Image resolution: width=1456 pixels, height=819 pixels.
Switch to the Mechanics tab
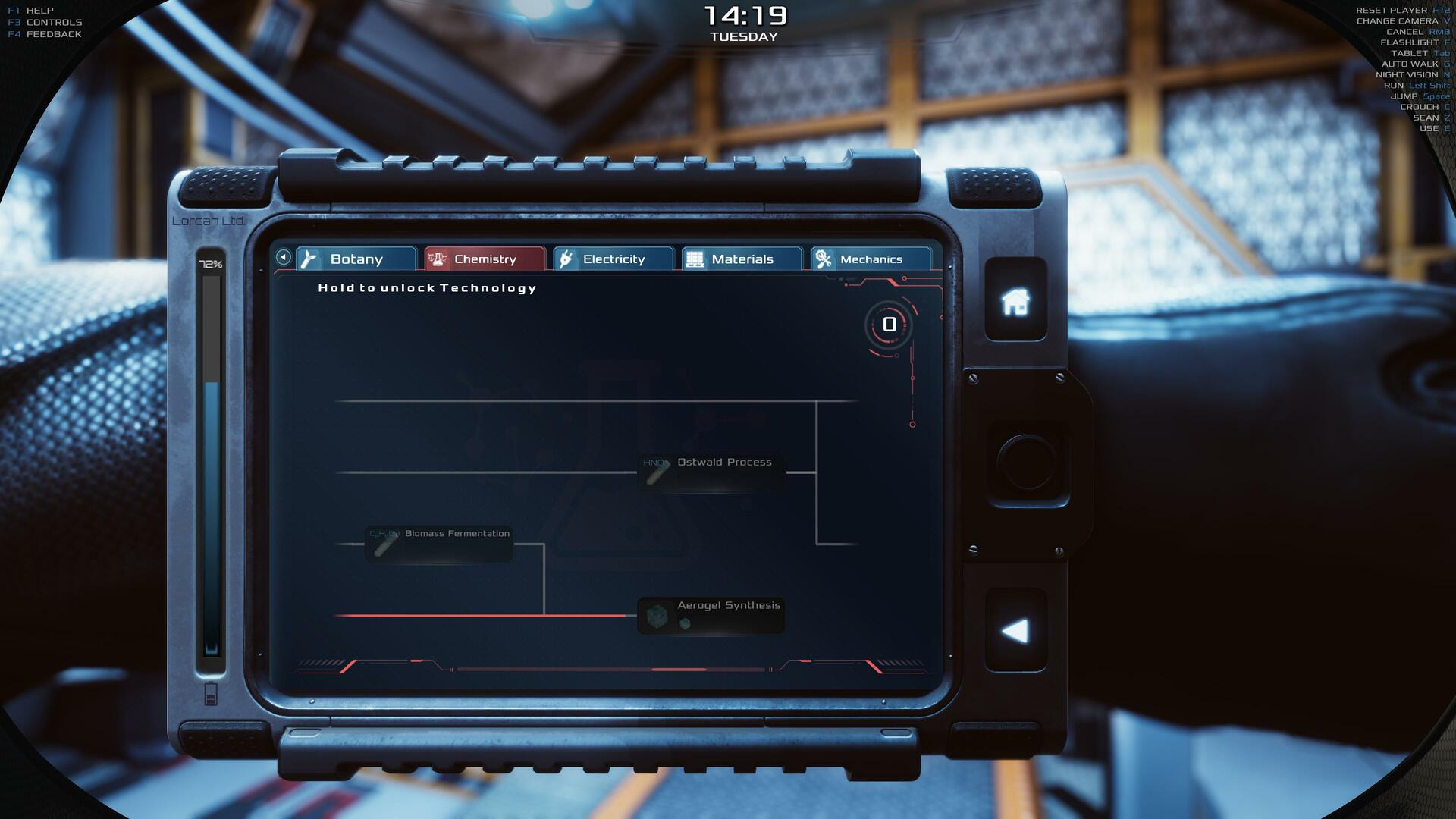(x=870, y=259)
